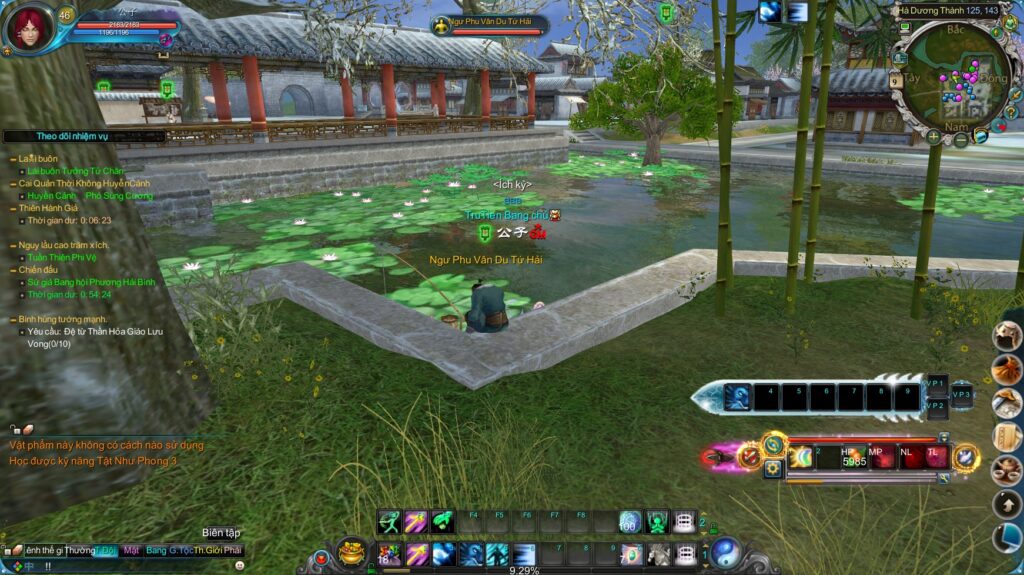The width and height of the screenshot is (1024, 575).
Task: Open the Lái buôn Tưởng Tử Chân quest link
Action: tap(76, 171)
